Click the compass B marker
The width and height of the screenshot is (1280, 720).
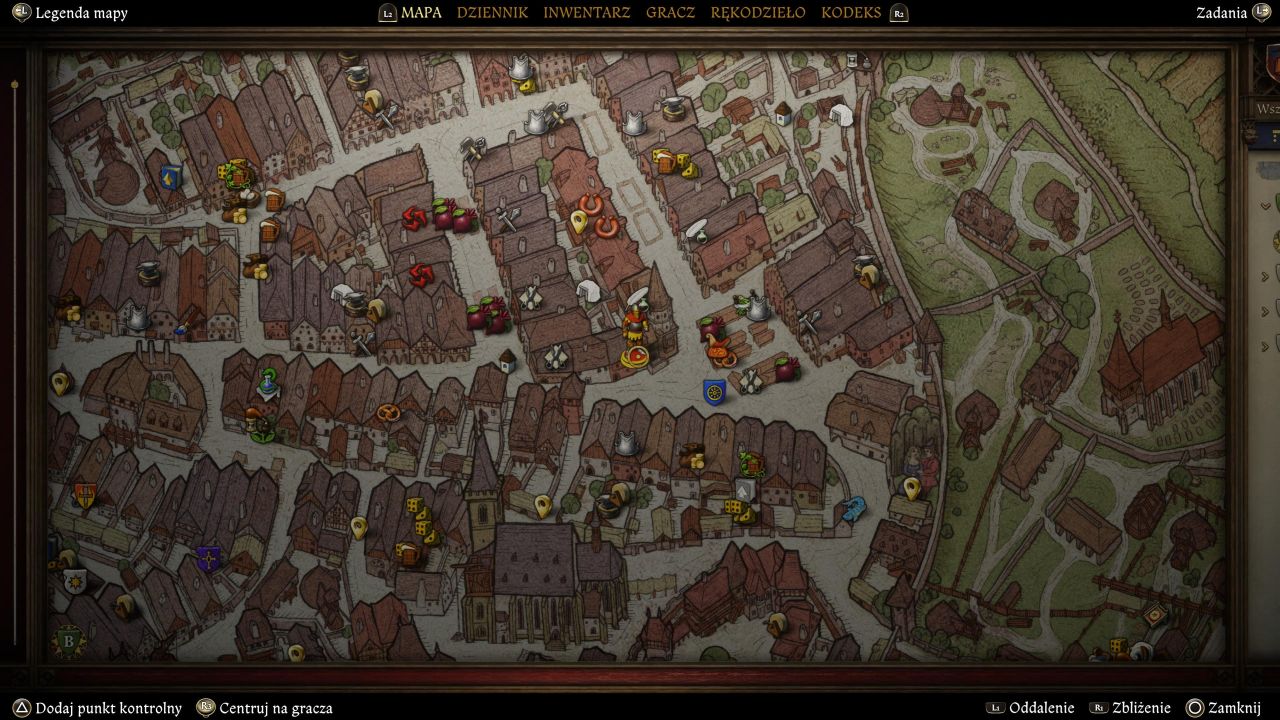[68, 641]
